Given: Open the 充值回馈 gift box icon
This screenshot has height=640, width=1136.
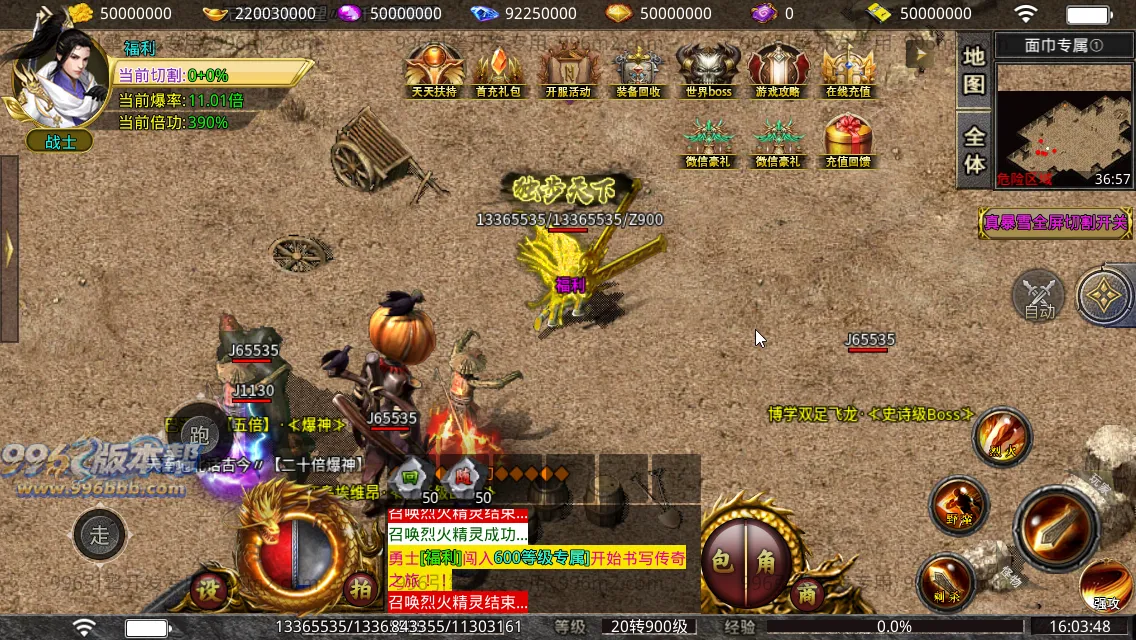Looking at the screenshot, I should tap(848, 138).
